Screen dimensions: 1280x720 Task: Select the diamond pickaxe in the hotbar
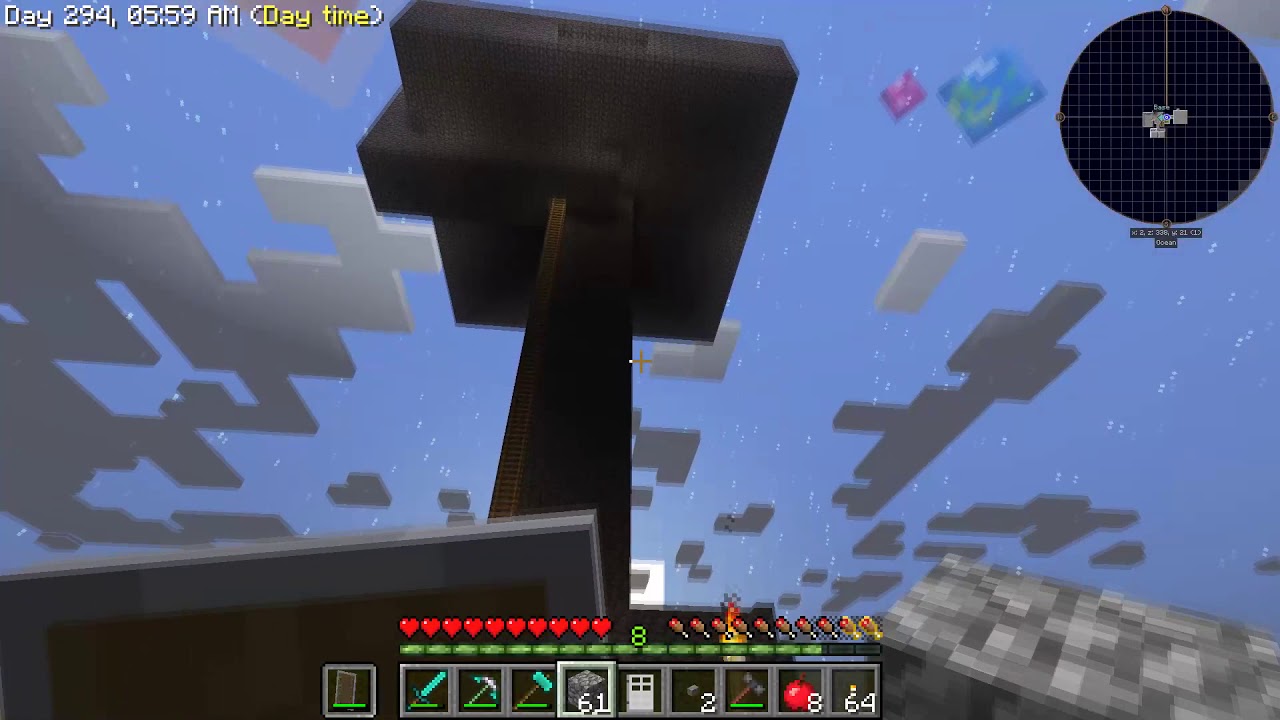[479, 689]
